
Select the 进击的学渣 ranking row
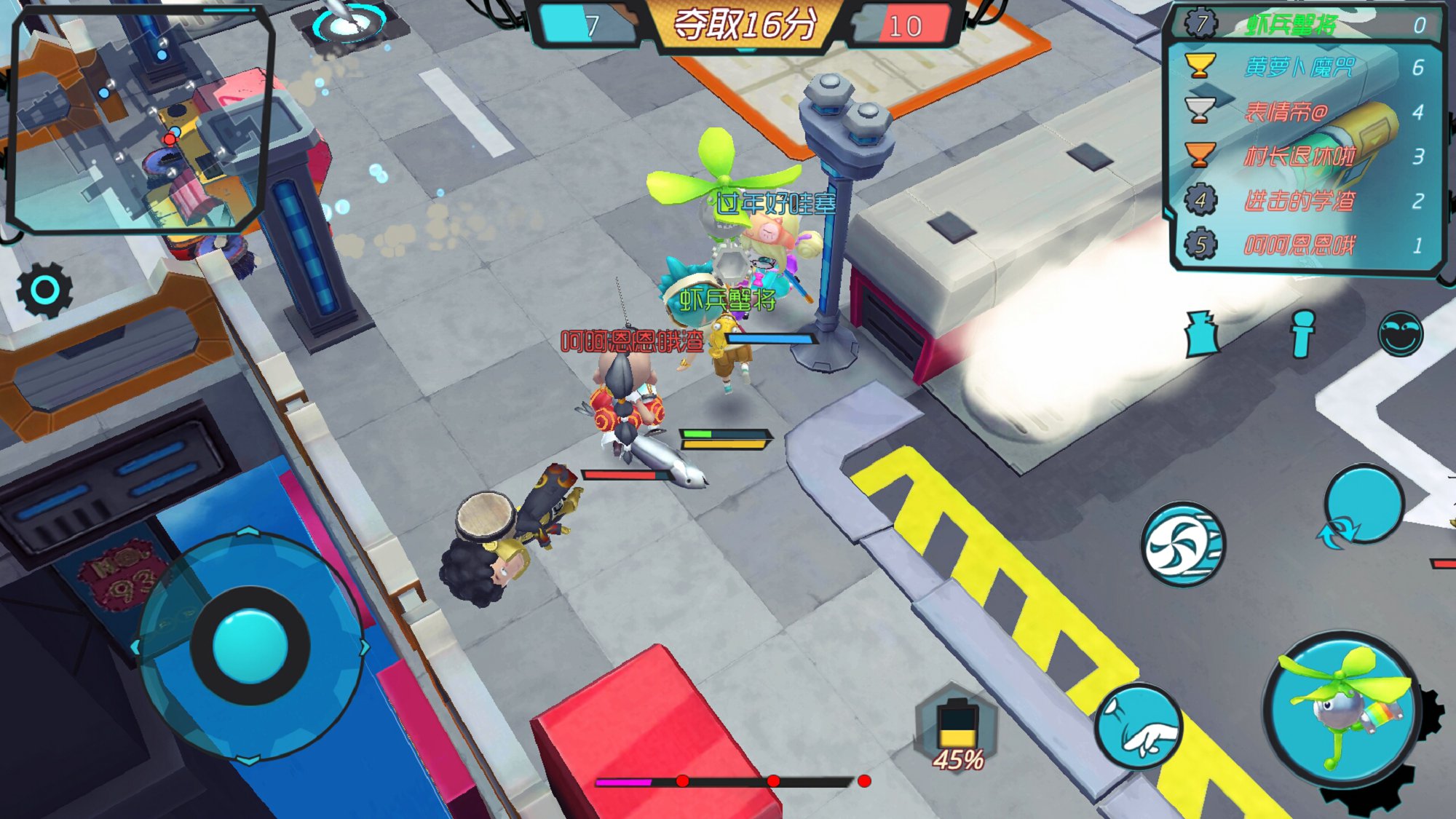(1305, 201)
